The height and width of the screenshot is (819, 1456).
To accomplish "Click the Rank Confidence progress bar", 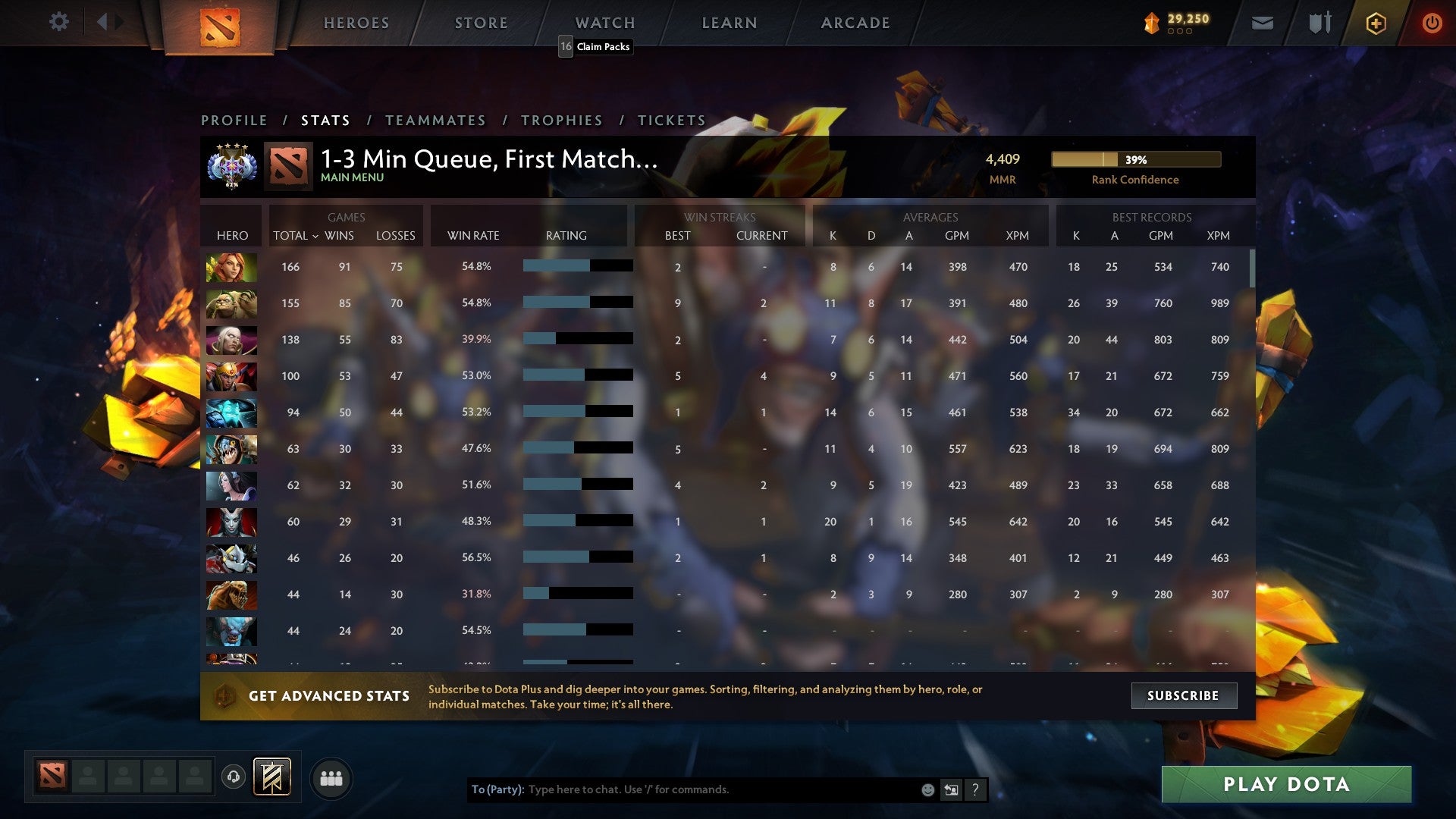I will click(x=1135, y=160).
